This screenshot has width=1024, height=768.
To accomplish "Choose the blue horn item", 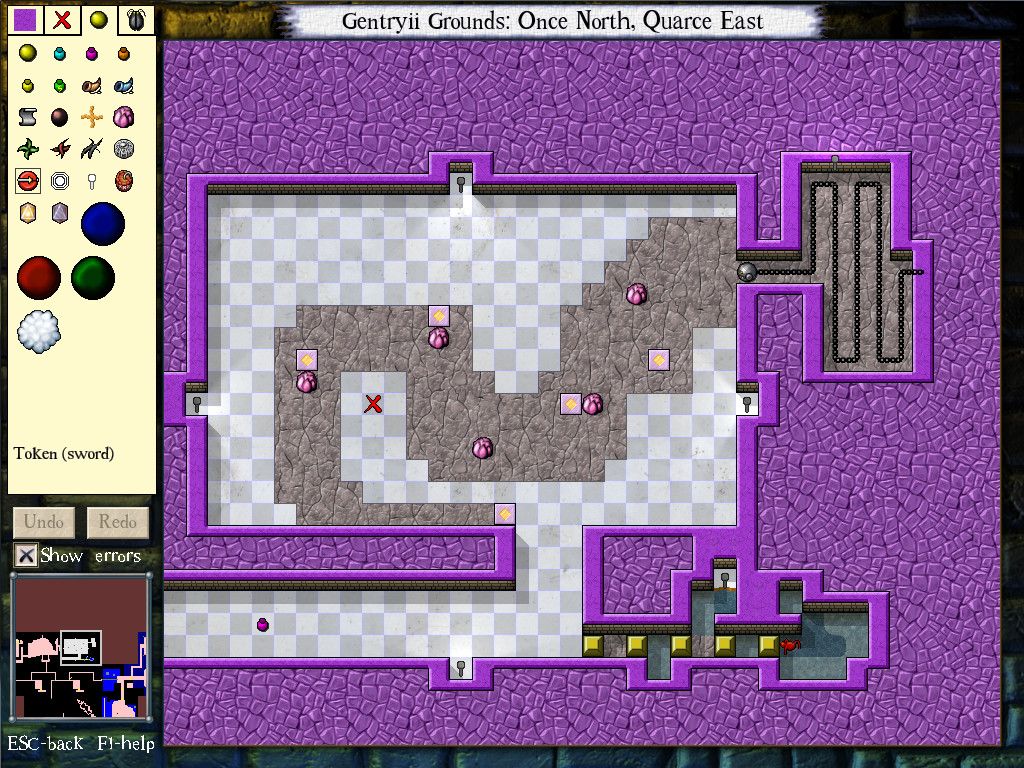I will coord(124,85).
